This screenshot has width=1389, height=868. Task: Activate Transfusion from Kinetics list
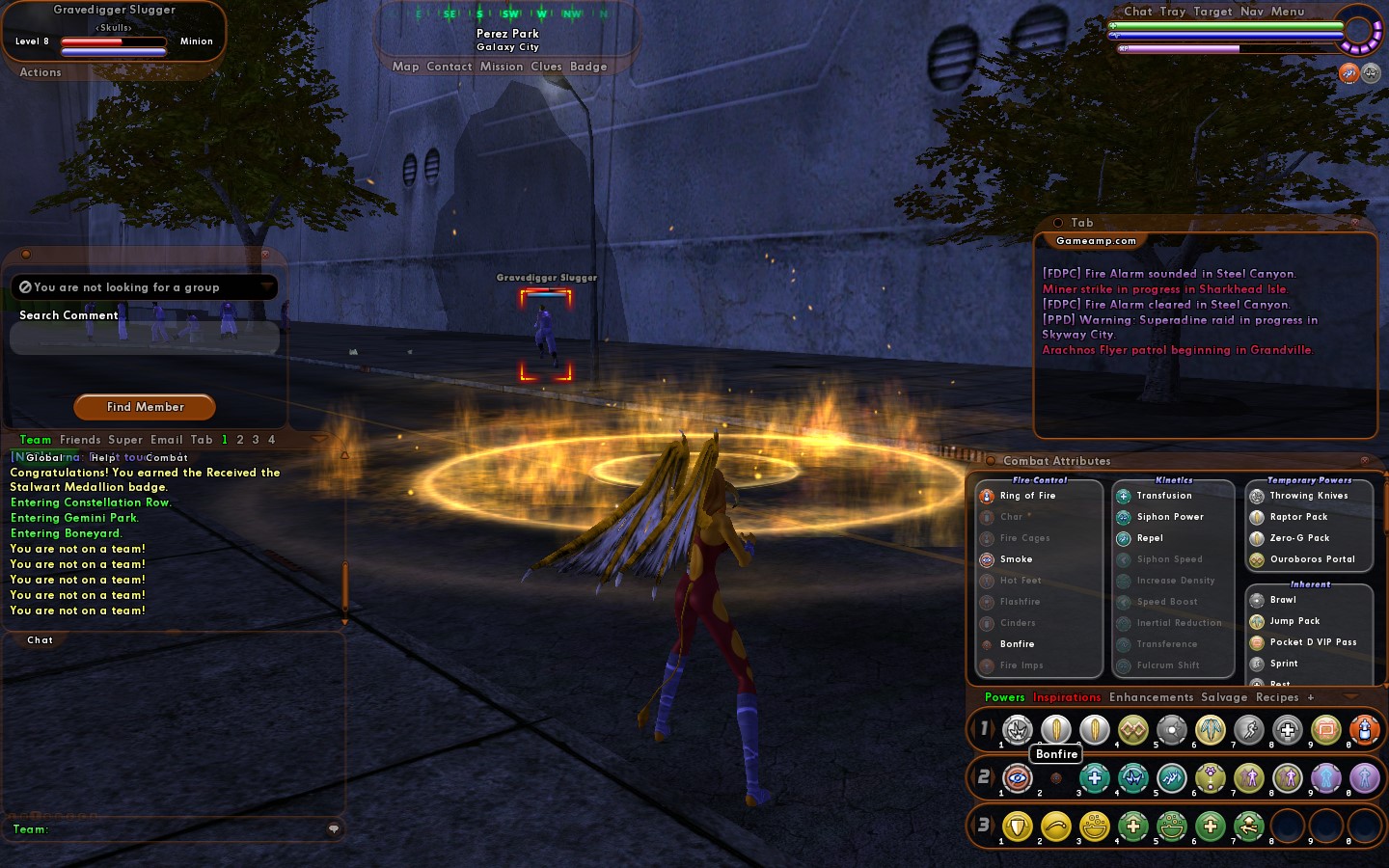[x=1163, y=496]
